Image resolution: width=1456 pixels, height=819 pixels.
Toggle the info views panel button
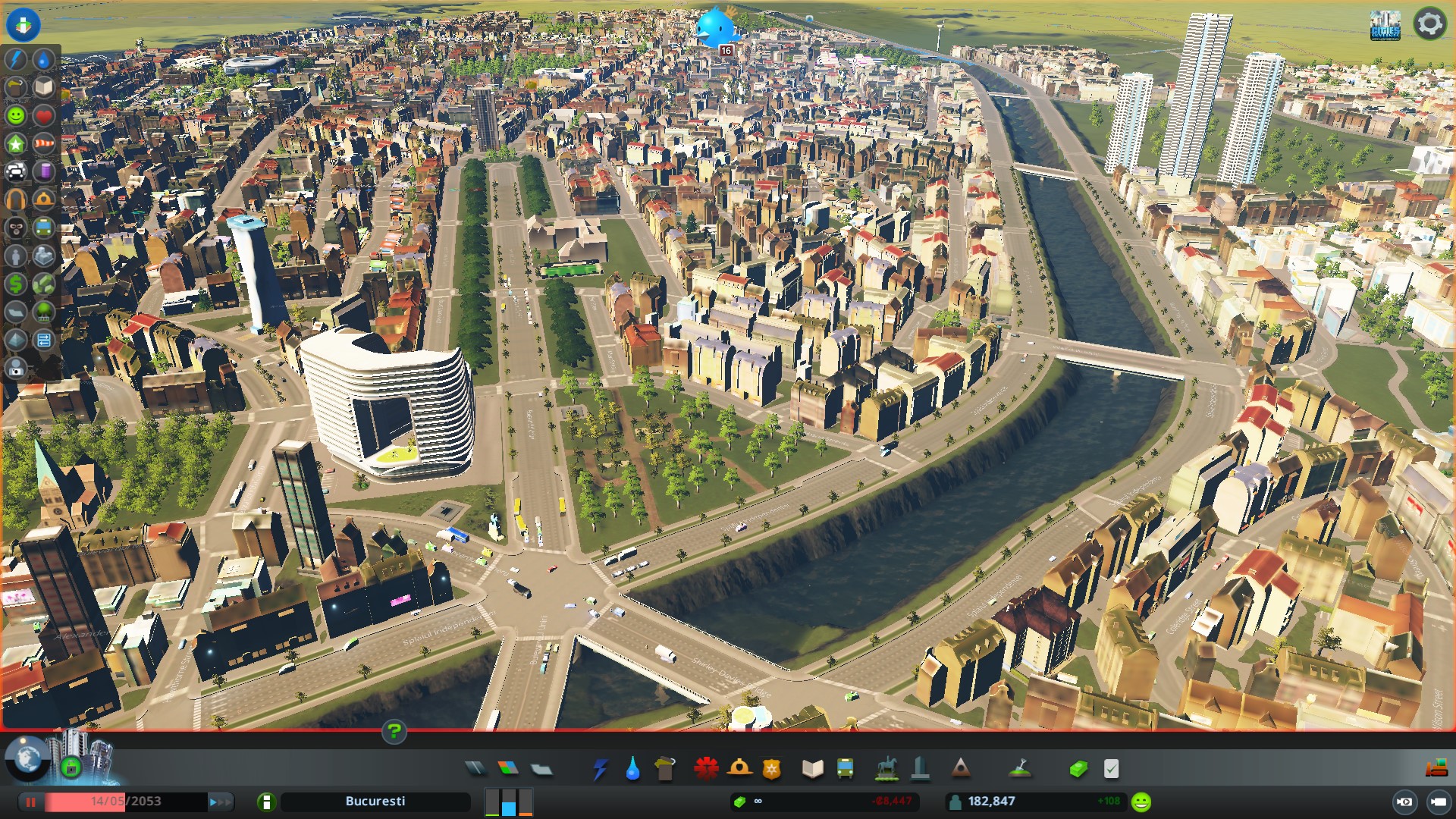point(23,24)
